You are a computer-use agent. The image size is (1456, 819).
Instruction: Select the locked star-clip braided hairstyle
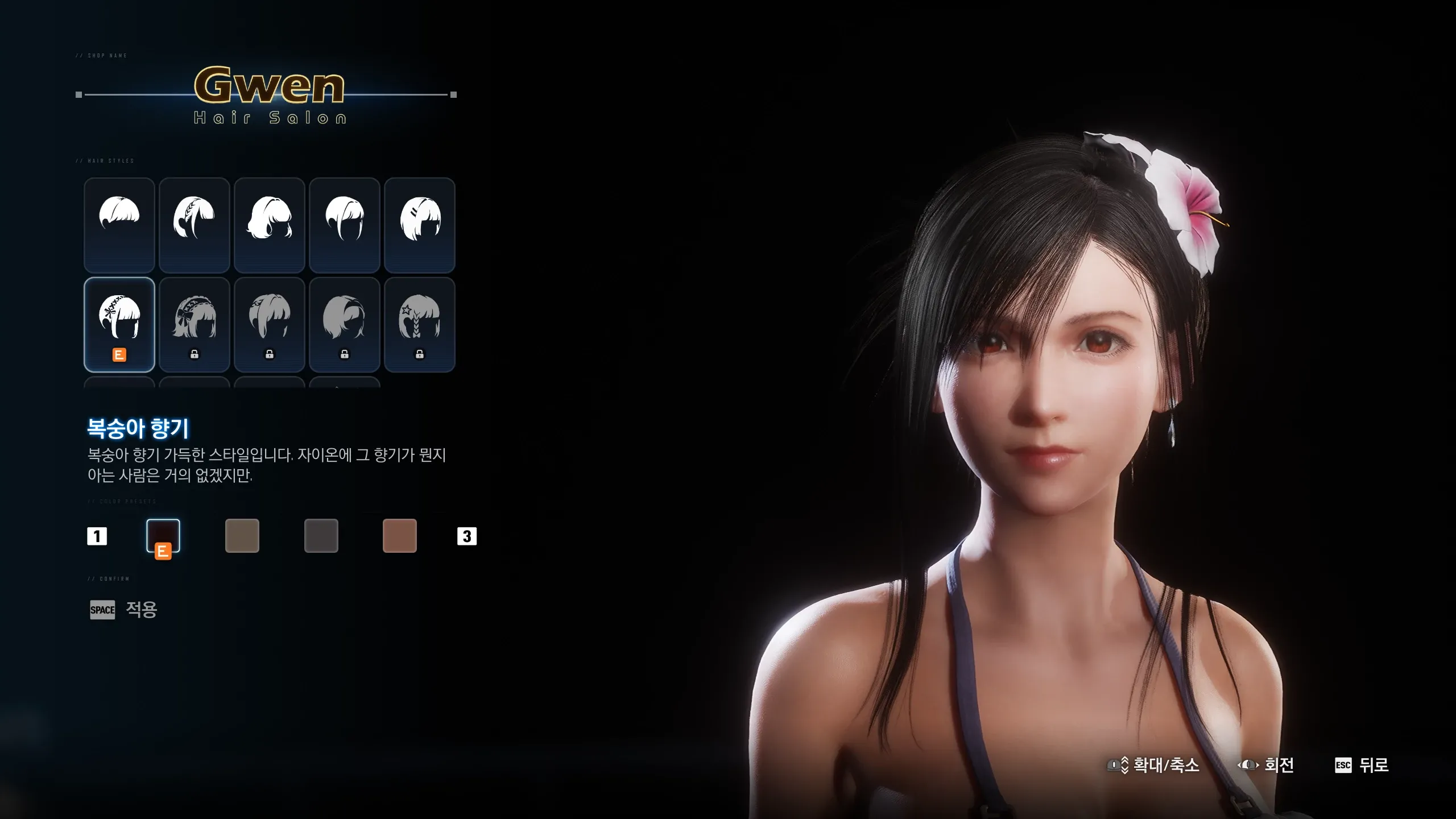pyautogui.click(x=420, y=324)
